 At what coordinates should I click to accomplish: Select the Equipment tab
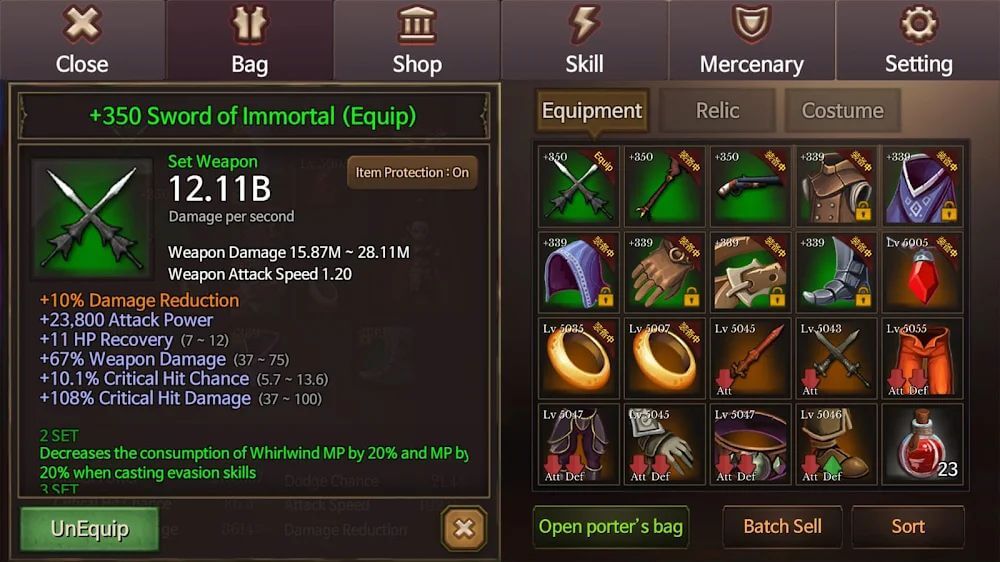592,111
